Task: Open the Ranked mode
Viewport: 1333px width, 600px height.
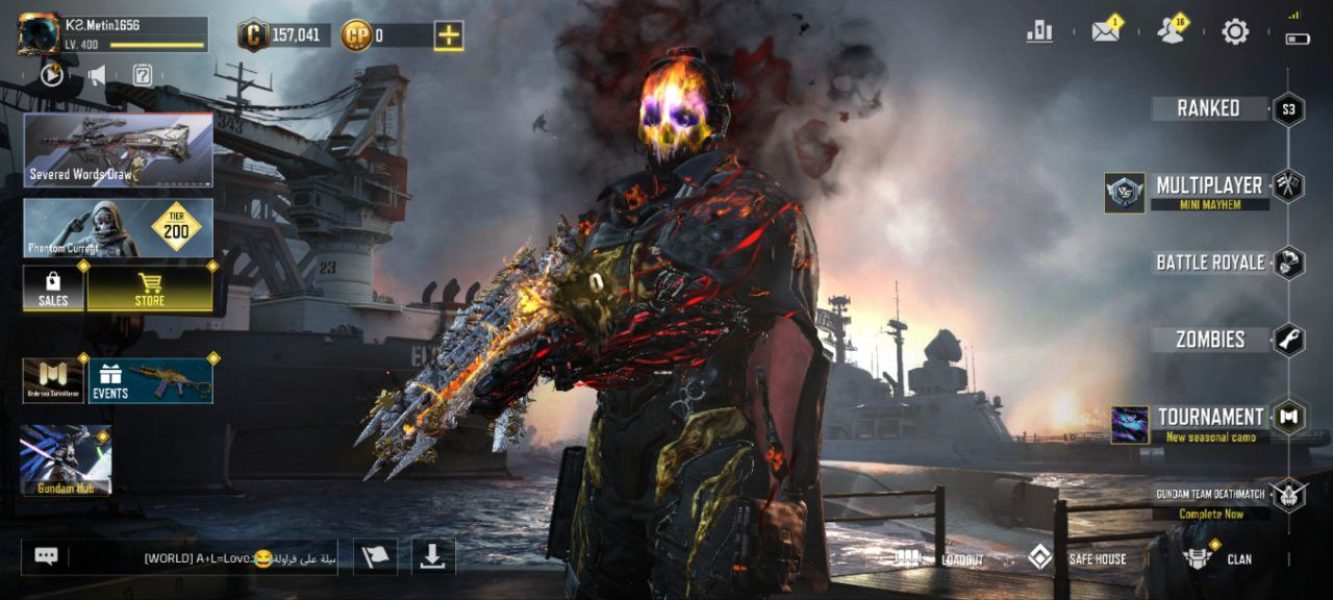Action: tap(1209, 109)
